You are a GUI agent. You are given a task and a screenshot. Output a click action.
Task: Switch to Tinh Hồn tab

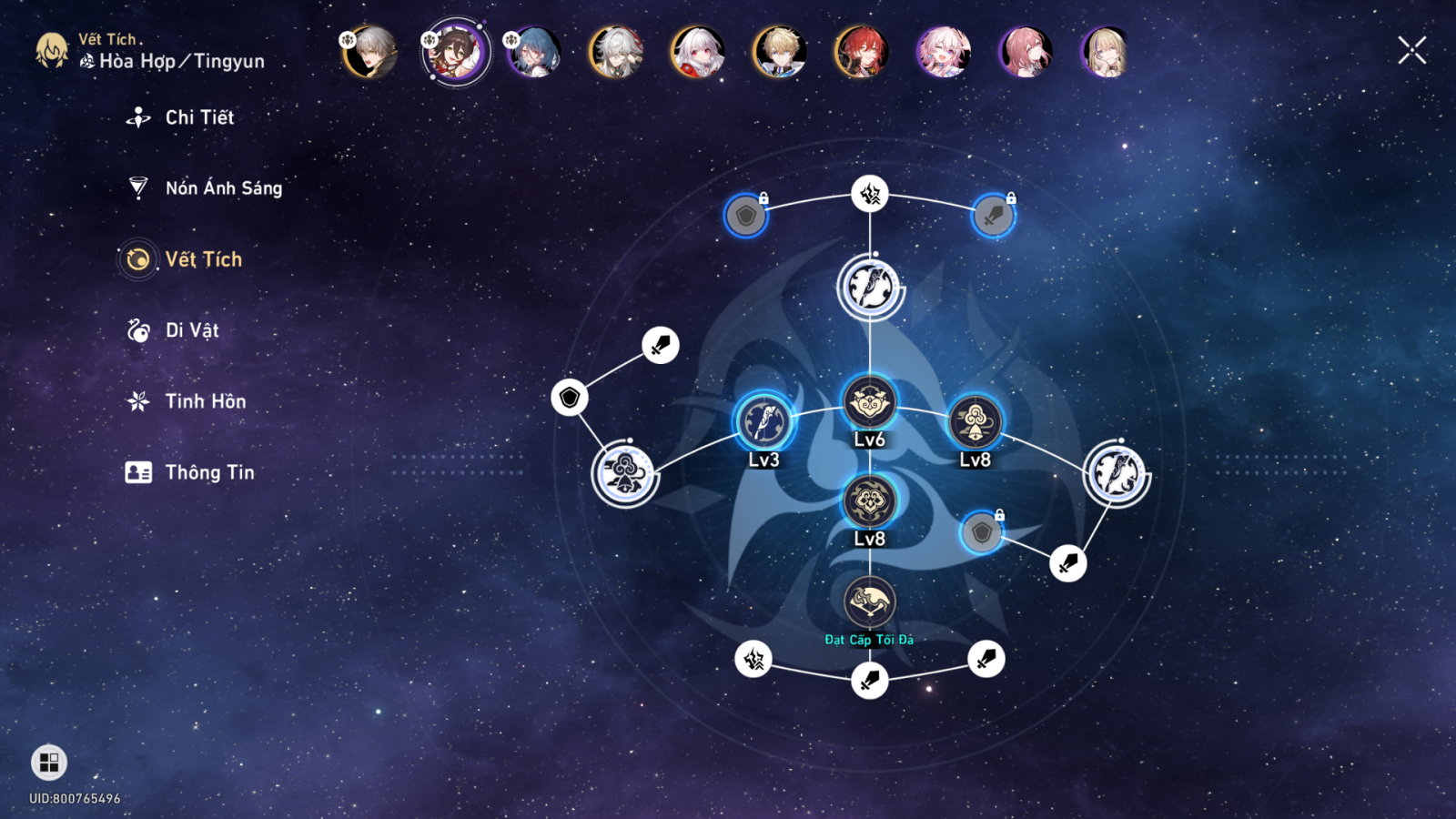coord(205,401)
